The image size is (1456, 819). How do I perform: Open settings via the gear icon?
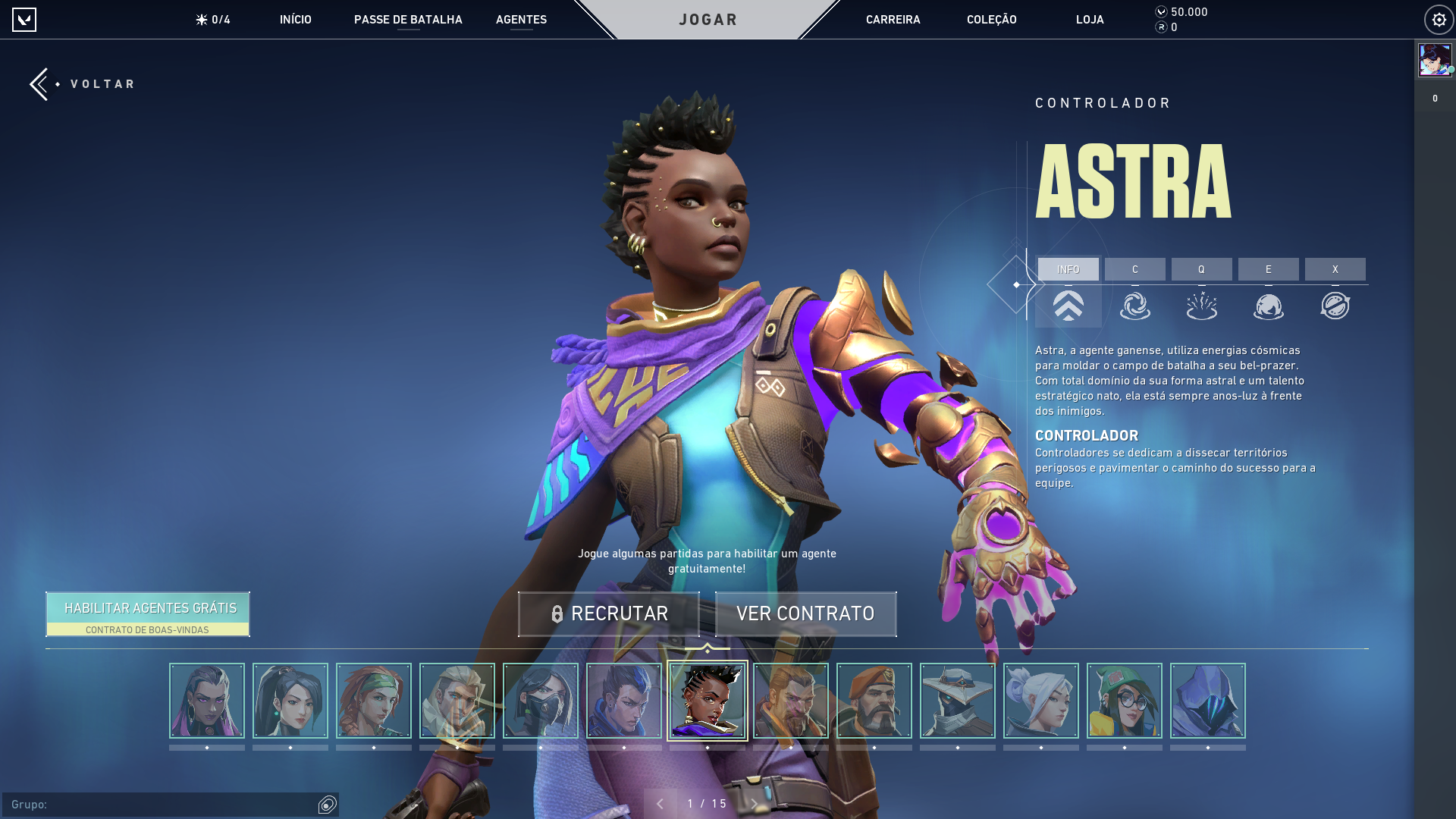[1439, 20]
